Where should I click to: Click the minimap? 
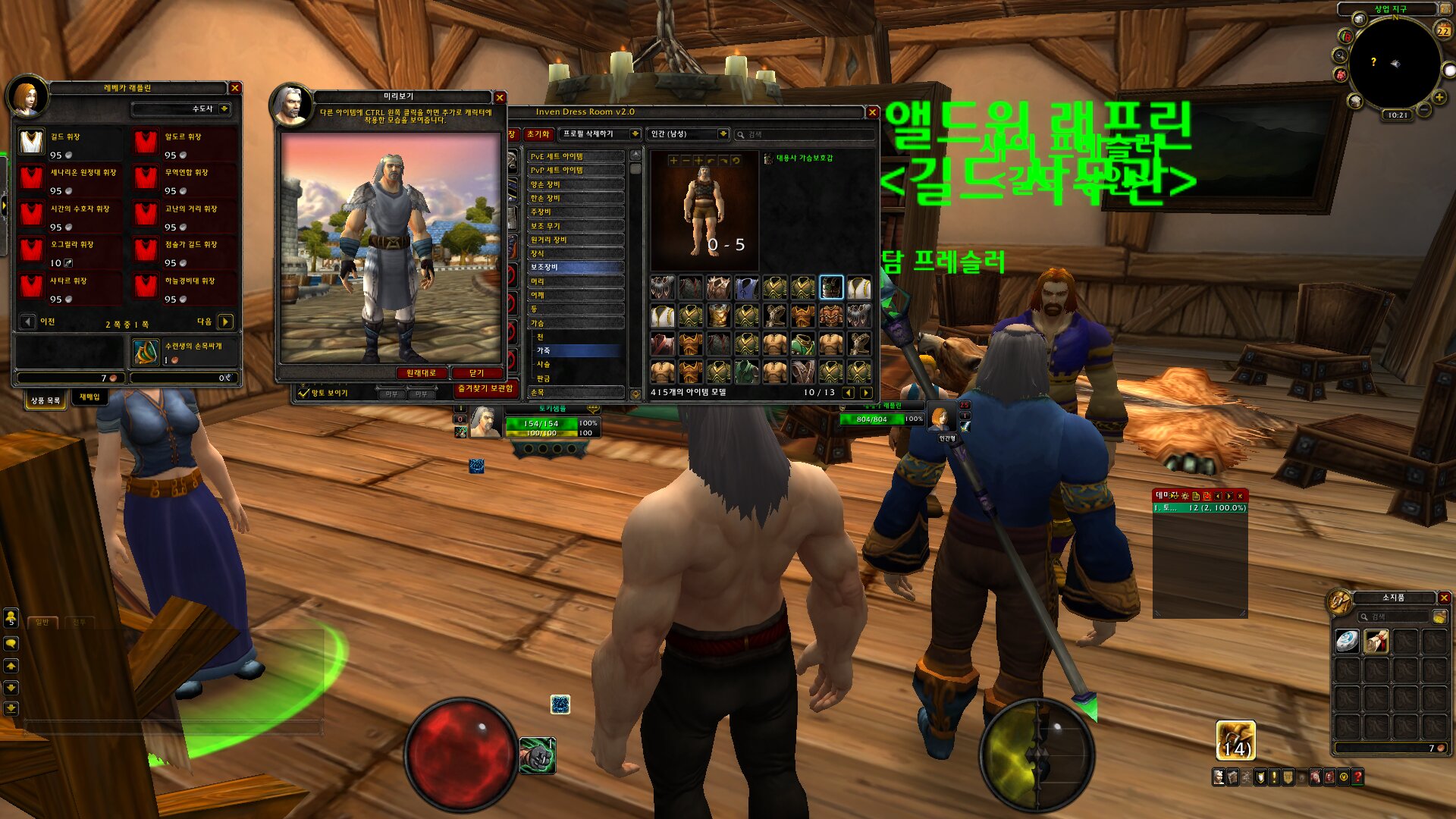click(1394, 65)
